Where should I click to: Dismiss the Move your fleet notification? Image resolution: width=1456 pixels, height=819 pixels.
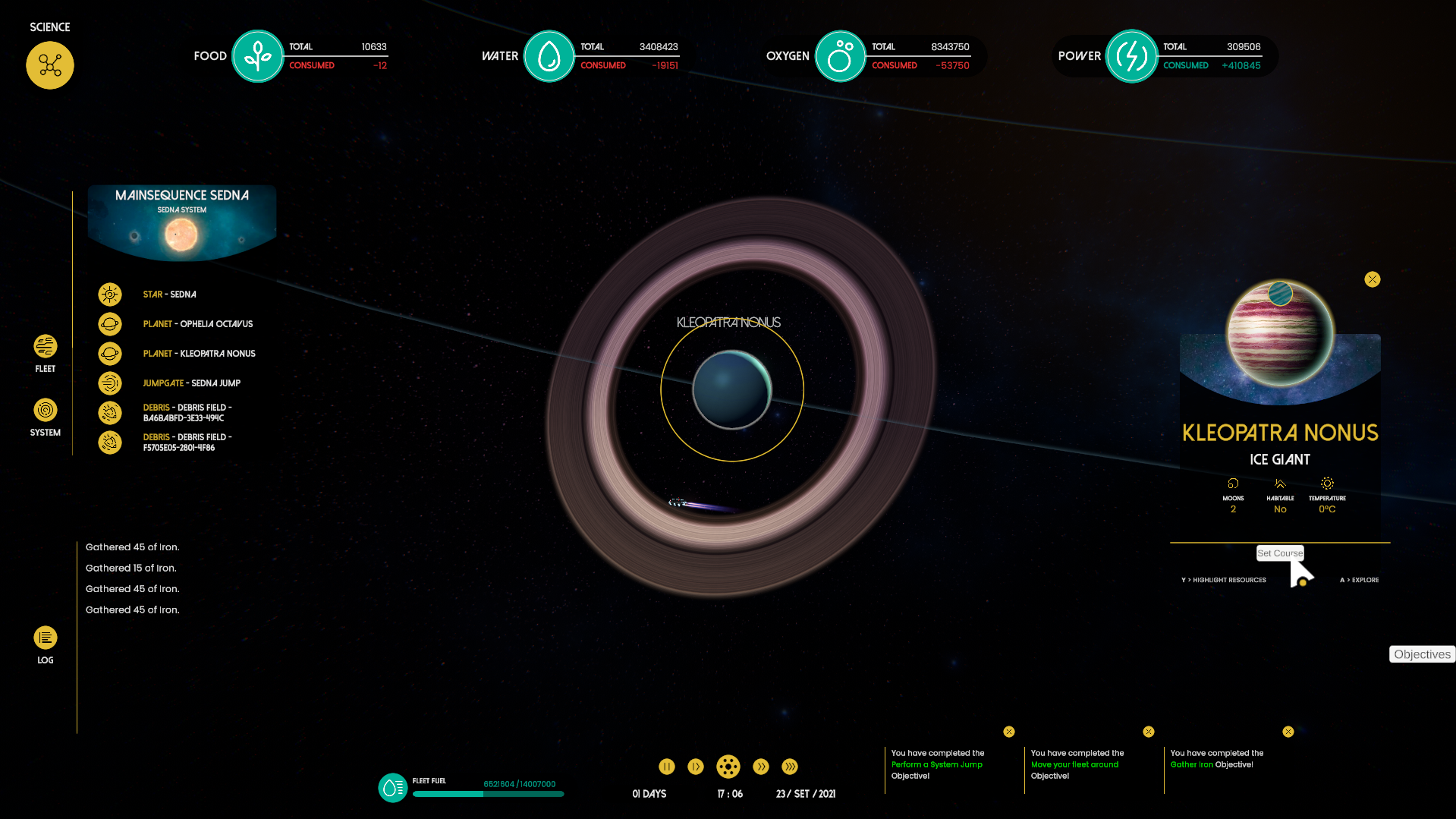coord(1149,732)
